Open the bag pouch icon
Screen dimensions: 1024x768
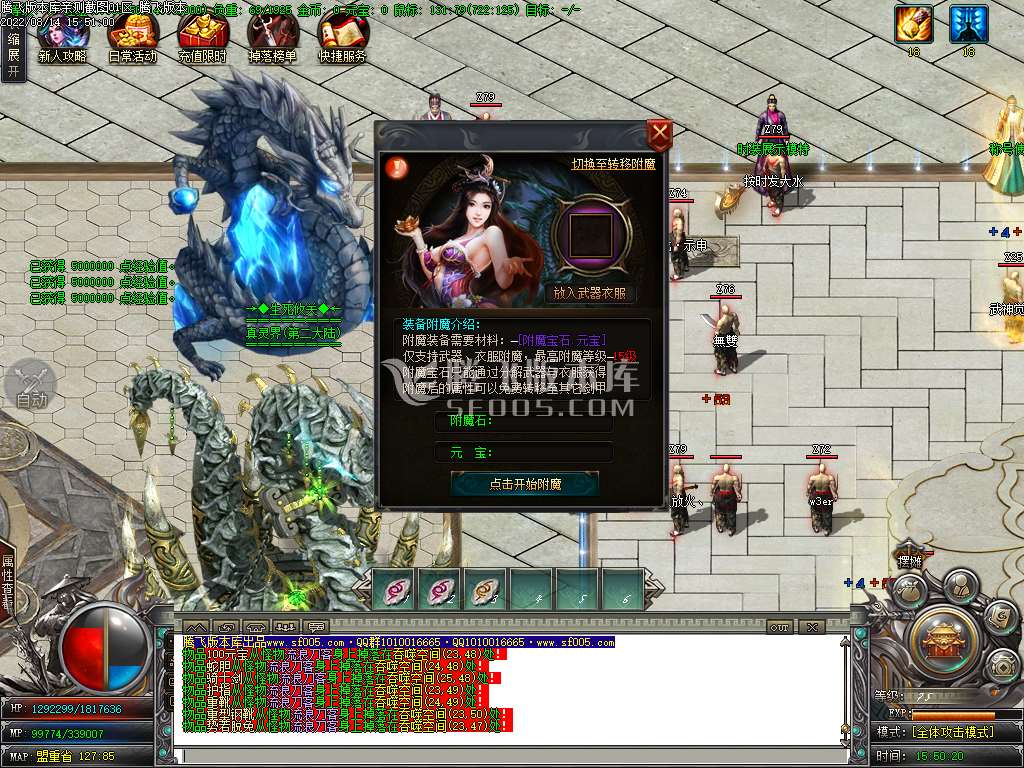[x=908, y=592]
